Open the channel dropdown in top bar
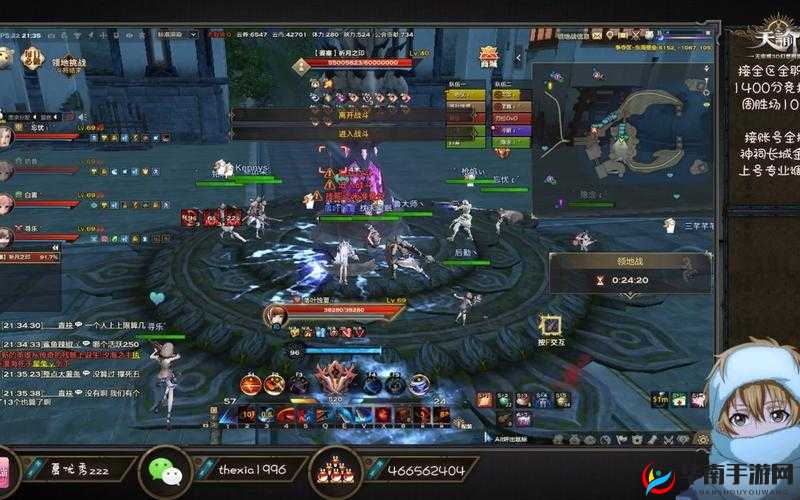The image size is (800, 500). coord(177,33)
